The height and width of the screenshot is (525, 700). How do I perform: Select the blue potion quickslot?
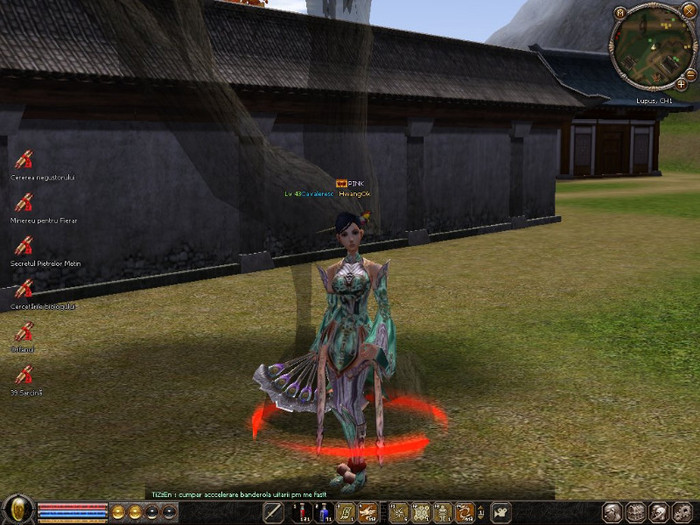click(x=322, y=513)
